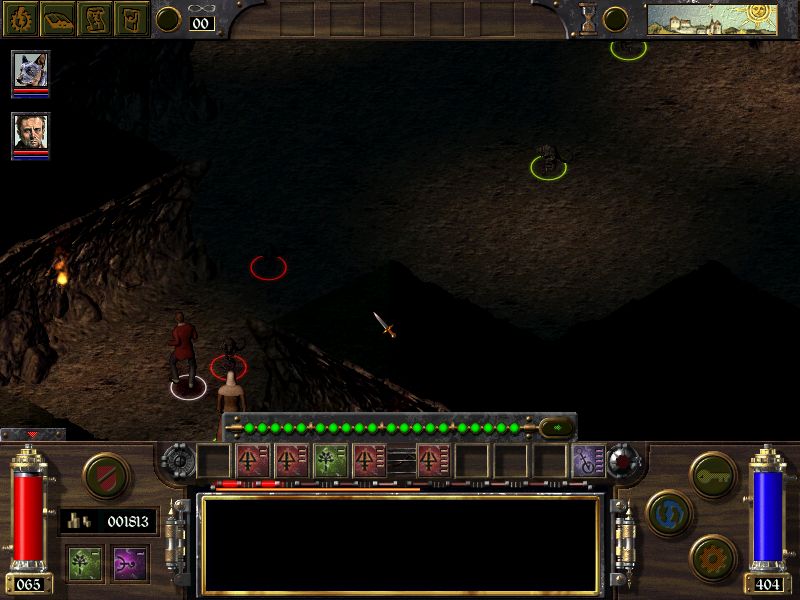Select the dog follower portrait
Viewport: 800px width, 600px height.
[x=30, y=70]
